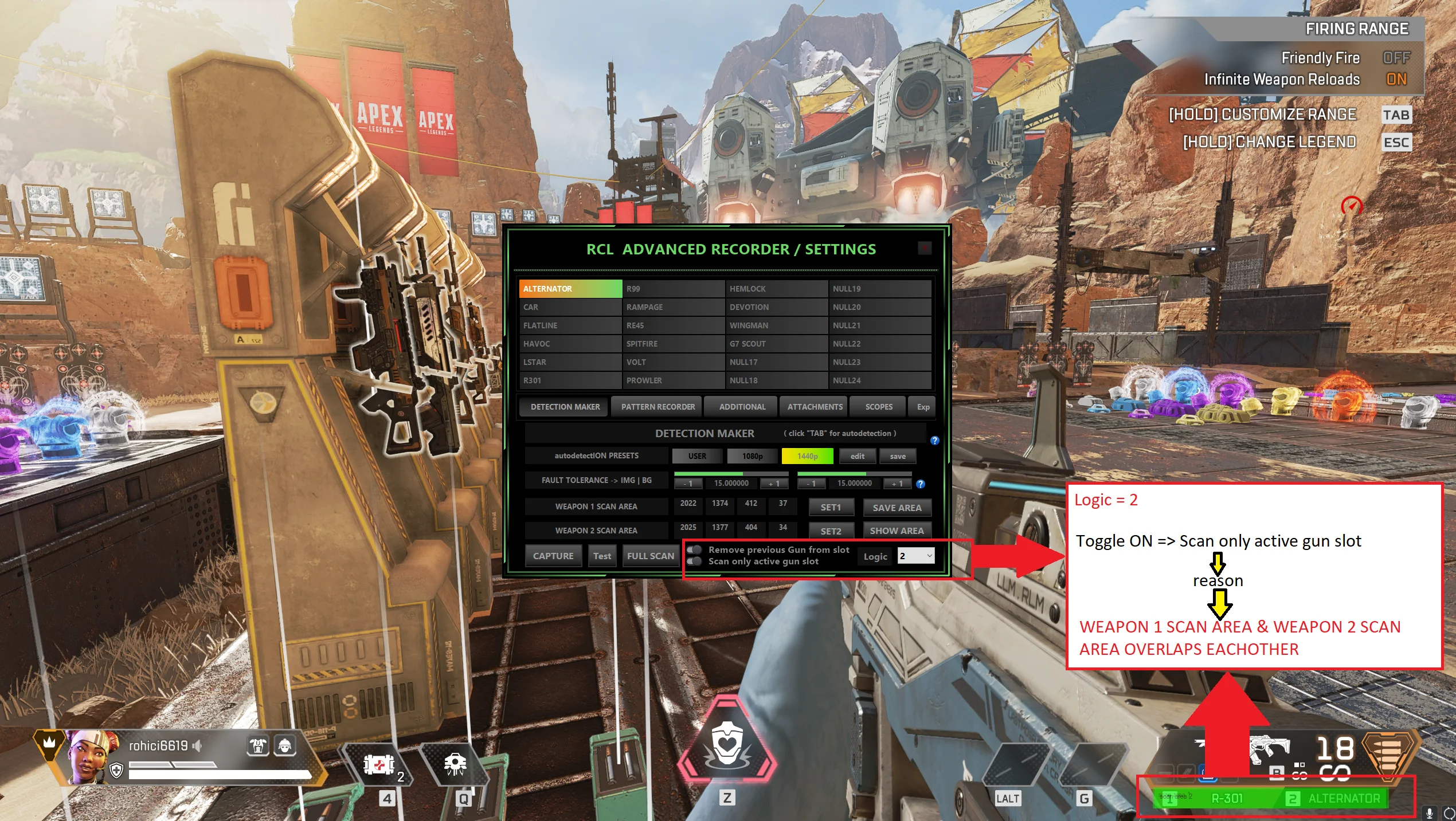Pick the WINGMAN weapon entry
The width and height of the screenshot is (1456, 821).
pos(776,325)
